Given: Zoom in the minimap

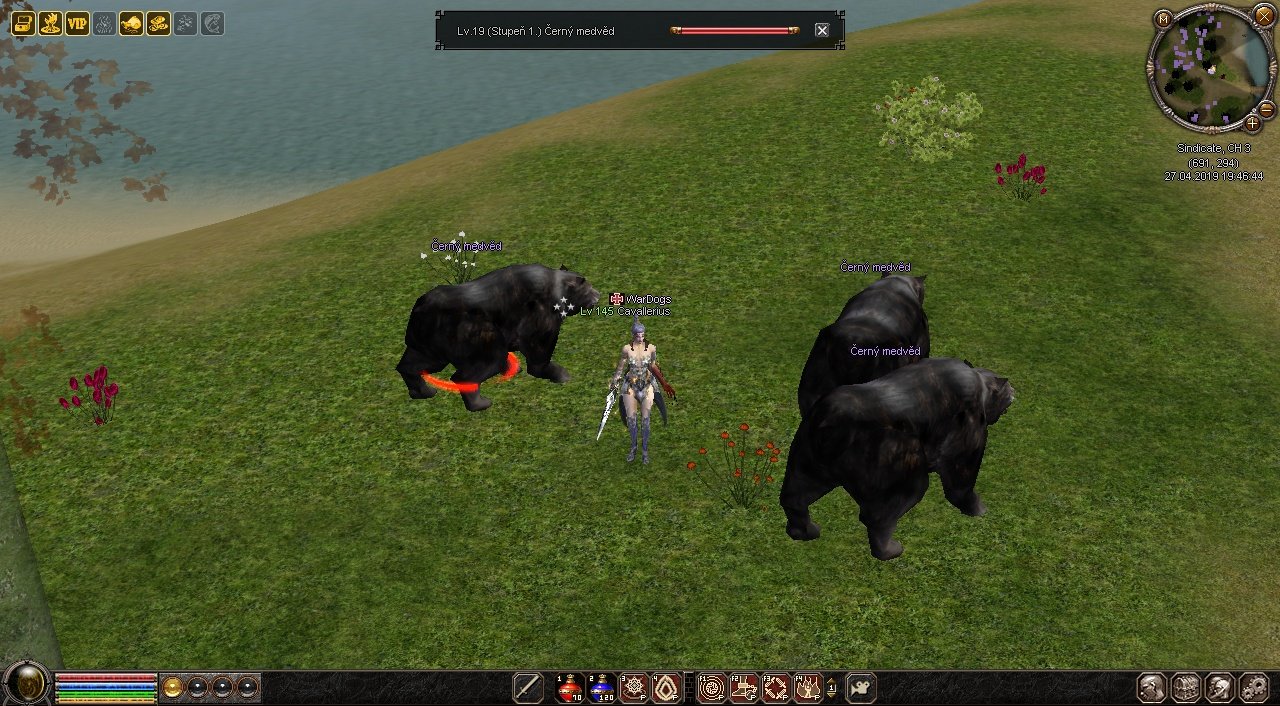Looking at the screenshot, I should pyautogui.click(x=1252, y=123).
